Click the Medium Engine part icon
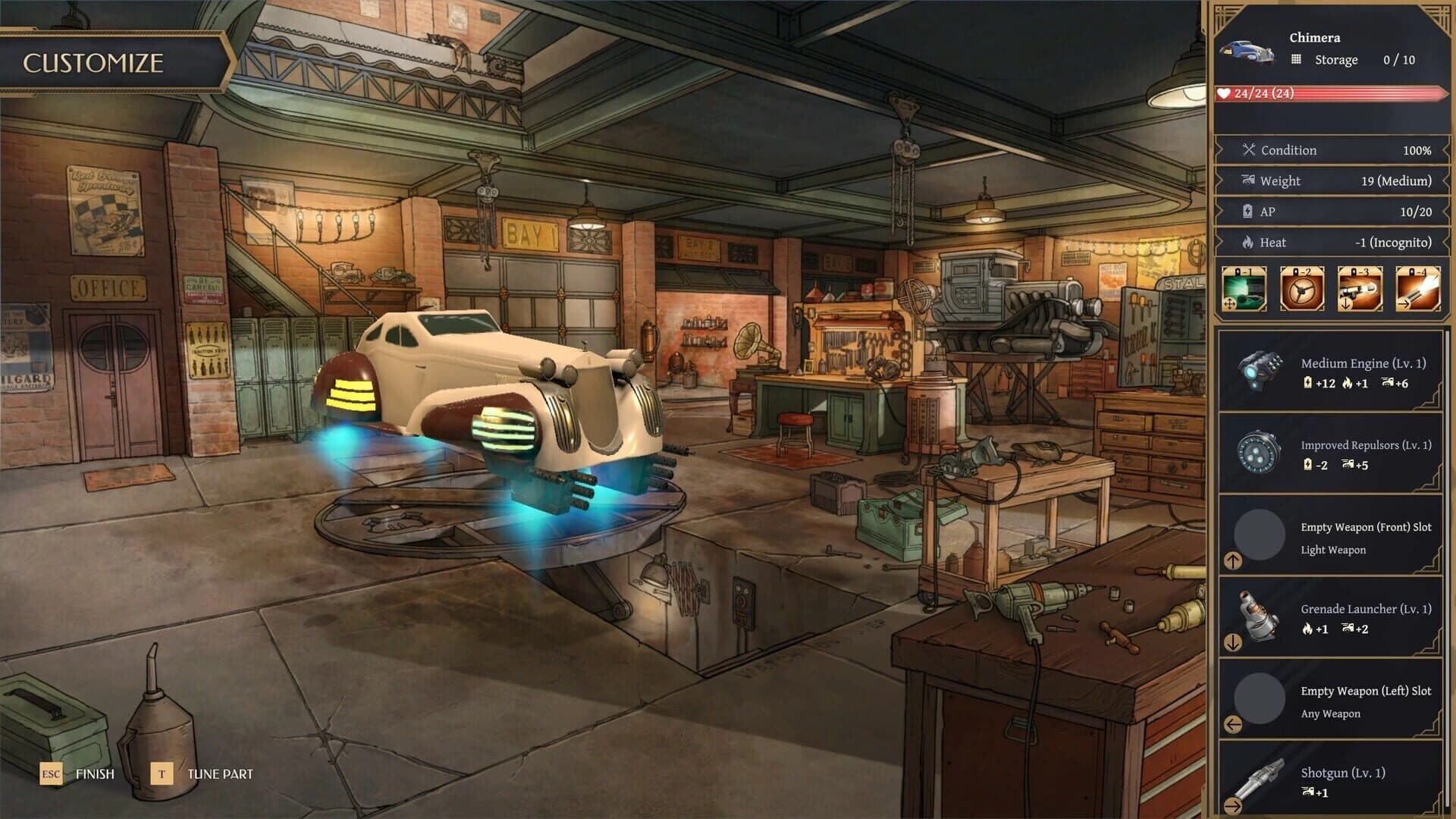 point(1259,373)
